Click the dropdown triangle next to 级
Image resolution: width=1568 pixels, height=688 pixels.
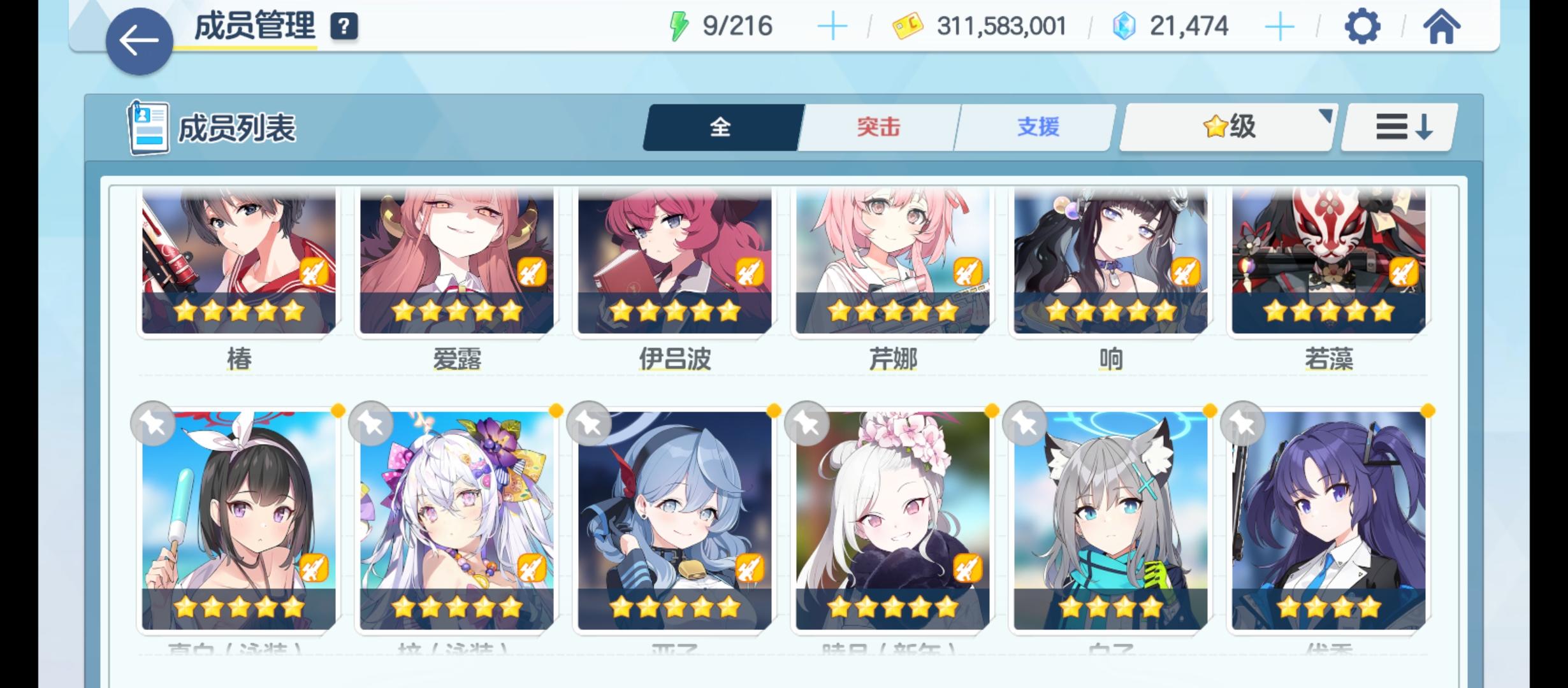click(x=1325, y=115)
